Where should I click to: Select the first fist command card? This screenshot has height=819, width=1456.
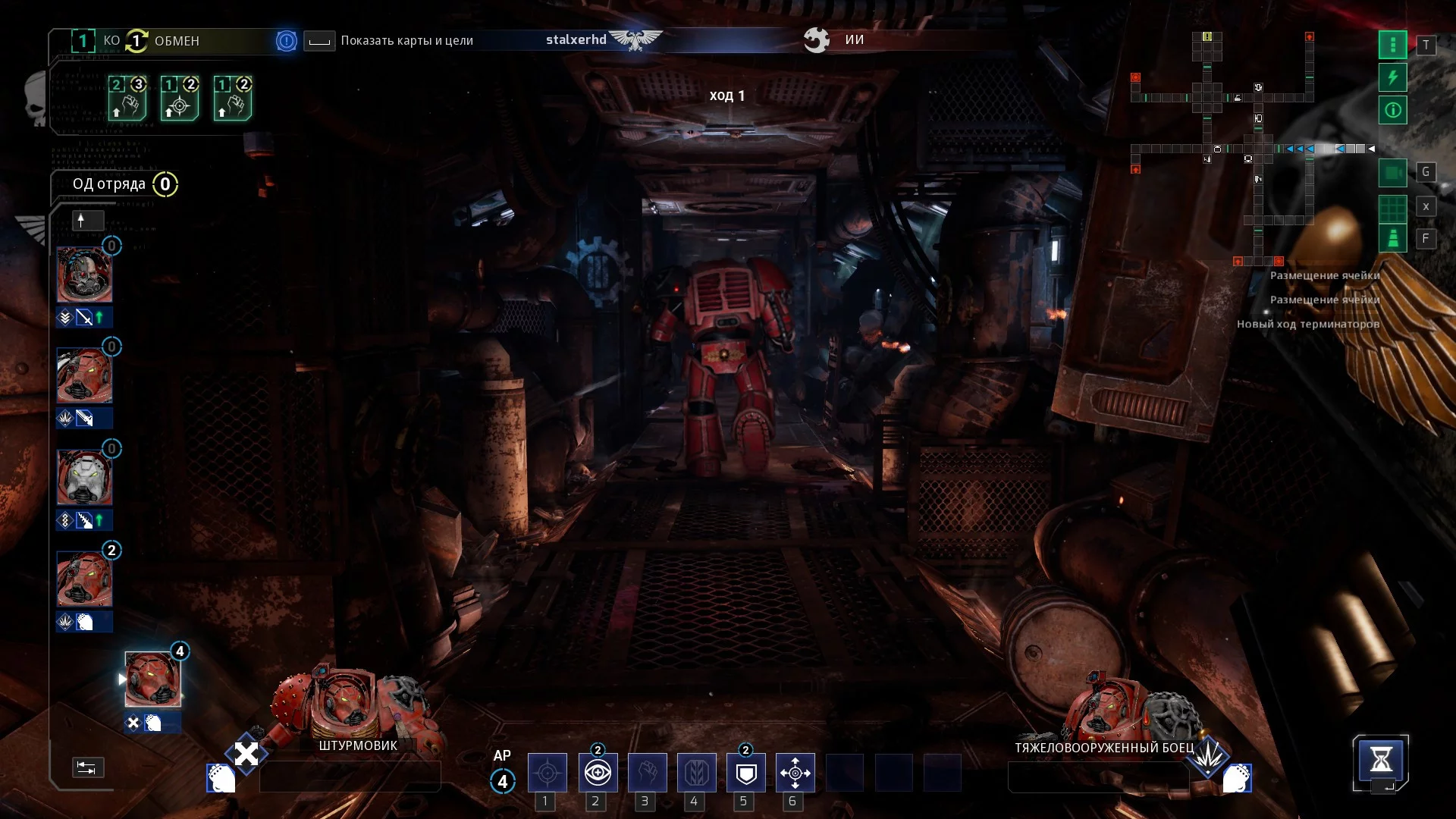127,98
